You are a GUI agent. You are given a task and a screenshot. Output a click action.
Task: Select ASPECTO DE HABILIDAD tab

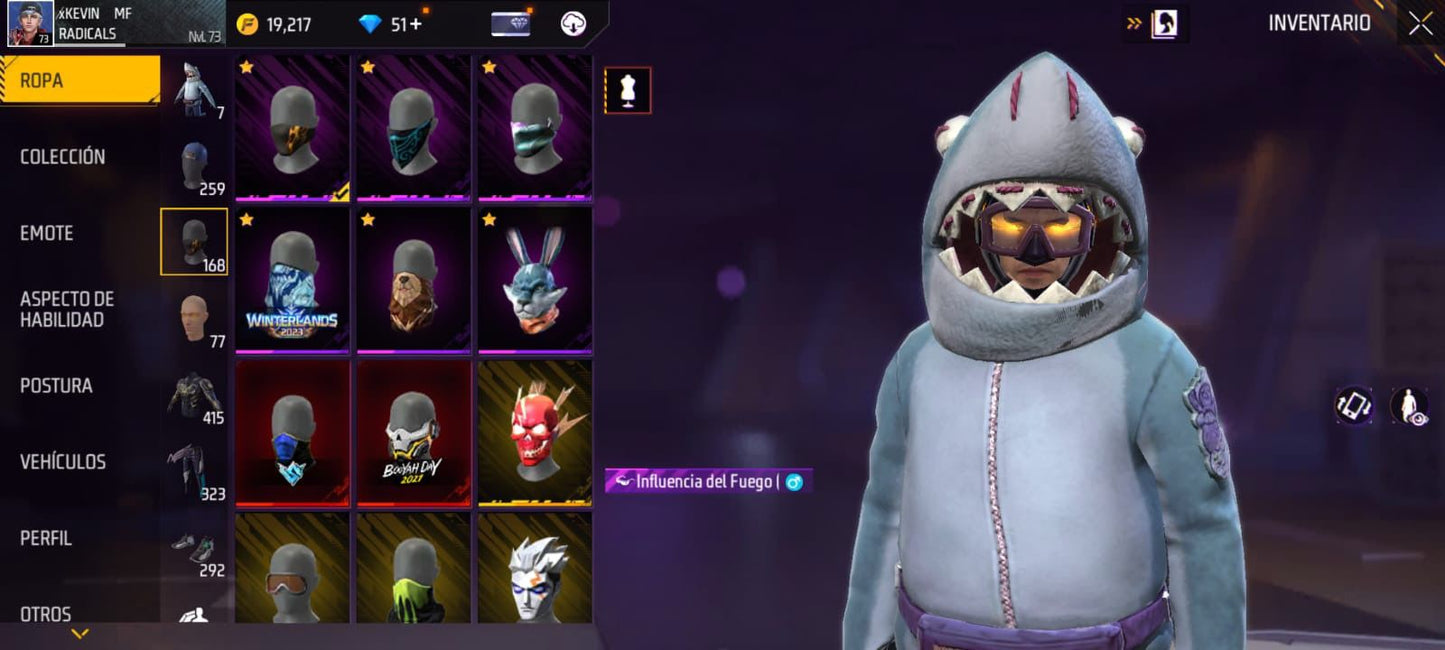click(x=67, y=309)
